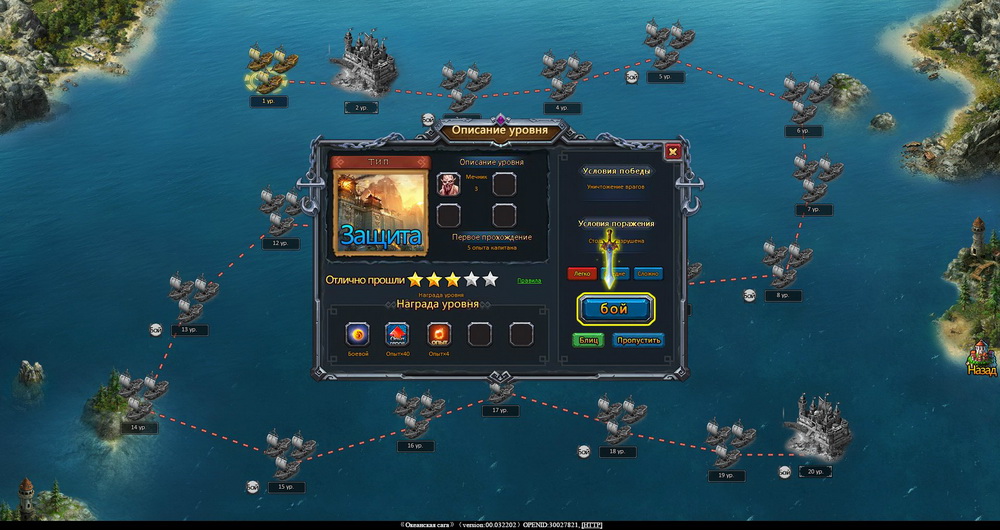Select the red Легко difficulty
Image resolution: width=1000 pixels, height=530 pixels.
tap(582, 273)
